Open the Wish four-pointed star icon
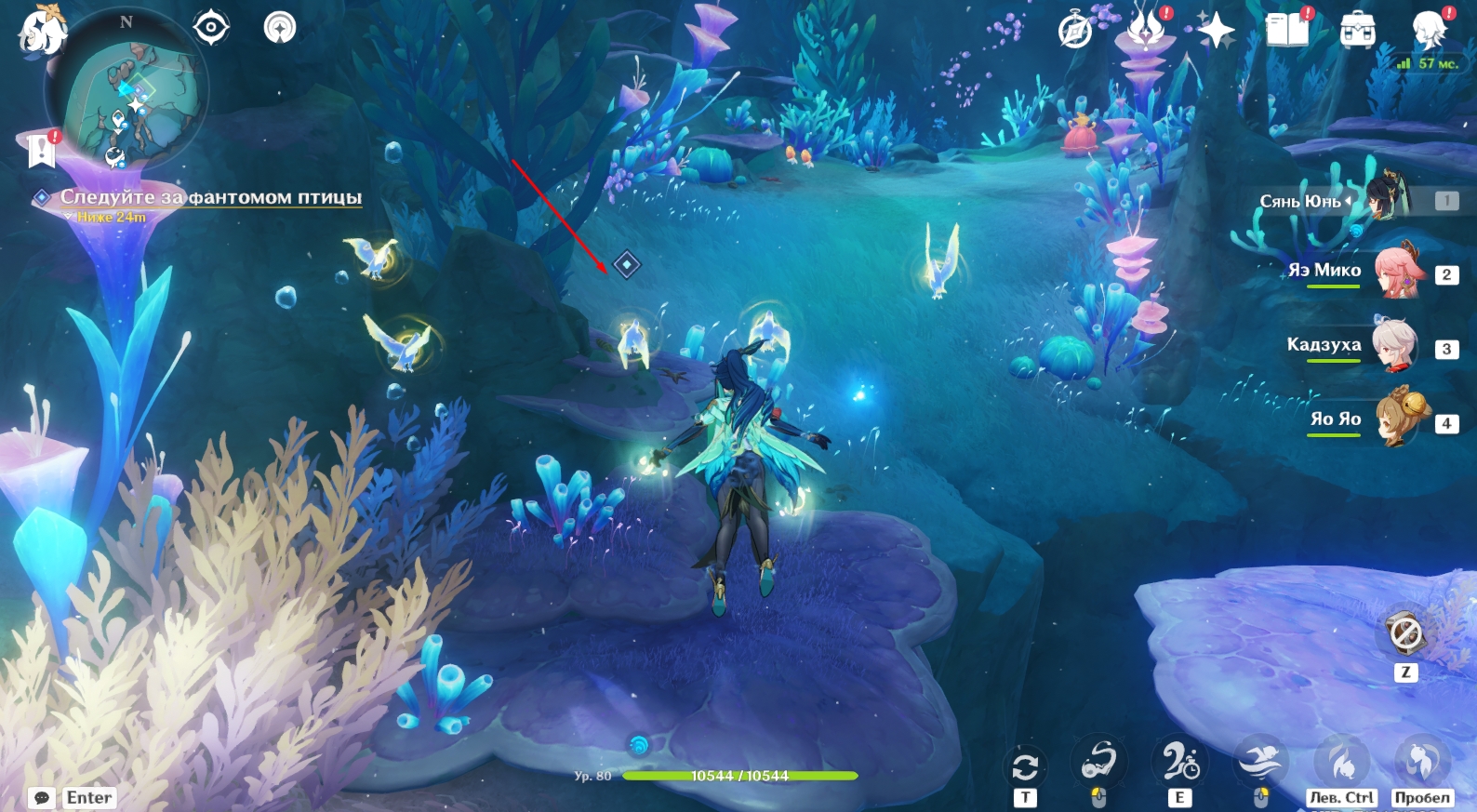1477x812 pixels. point(1216,32)
